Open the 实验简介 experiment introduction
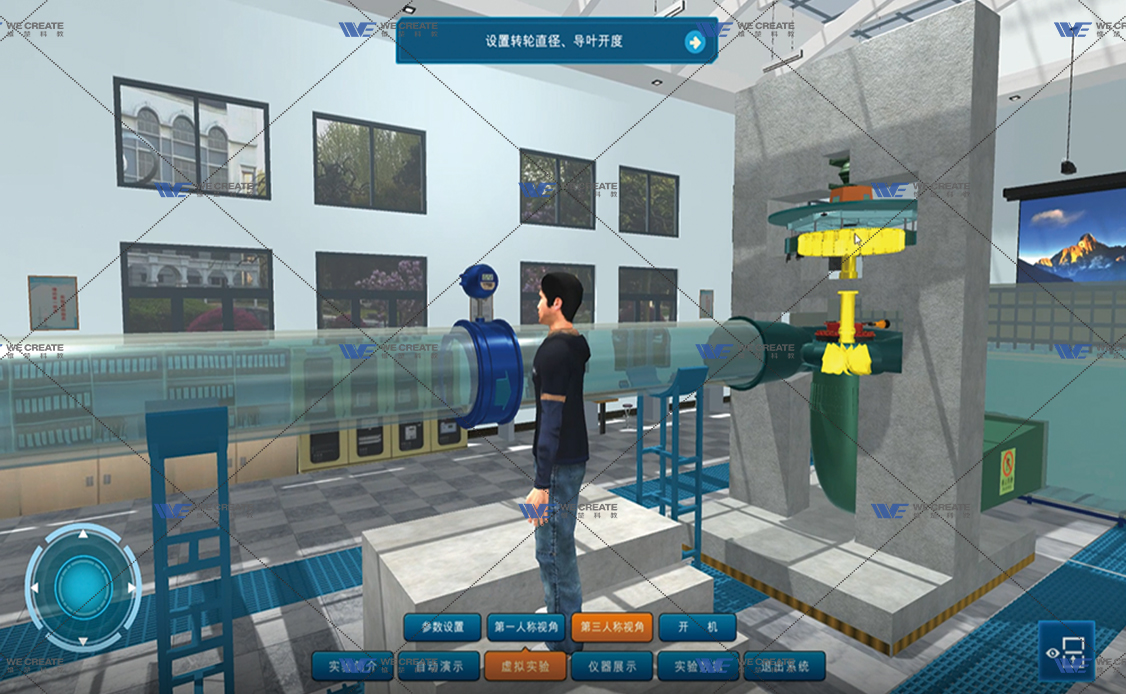Screen dimensions: 1126x694 (352, 665)
